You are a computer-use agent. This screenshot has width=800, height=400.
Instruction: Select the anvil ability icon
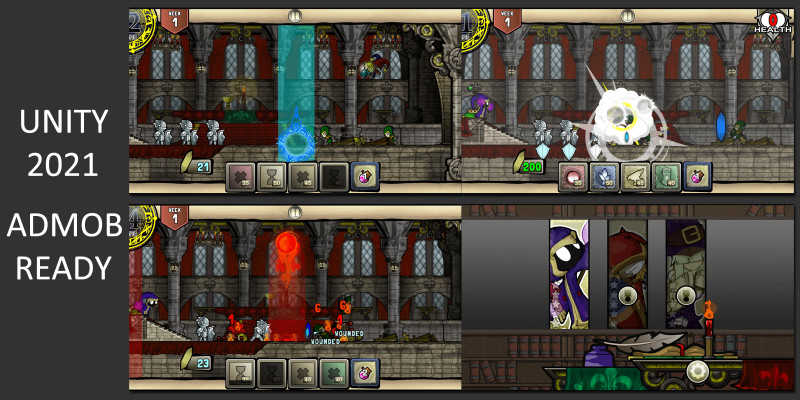[636, 176]
